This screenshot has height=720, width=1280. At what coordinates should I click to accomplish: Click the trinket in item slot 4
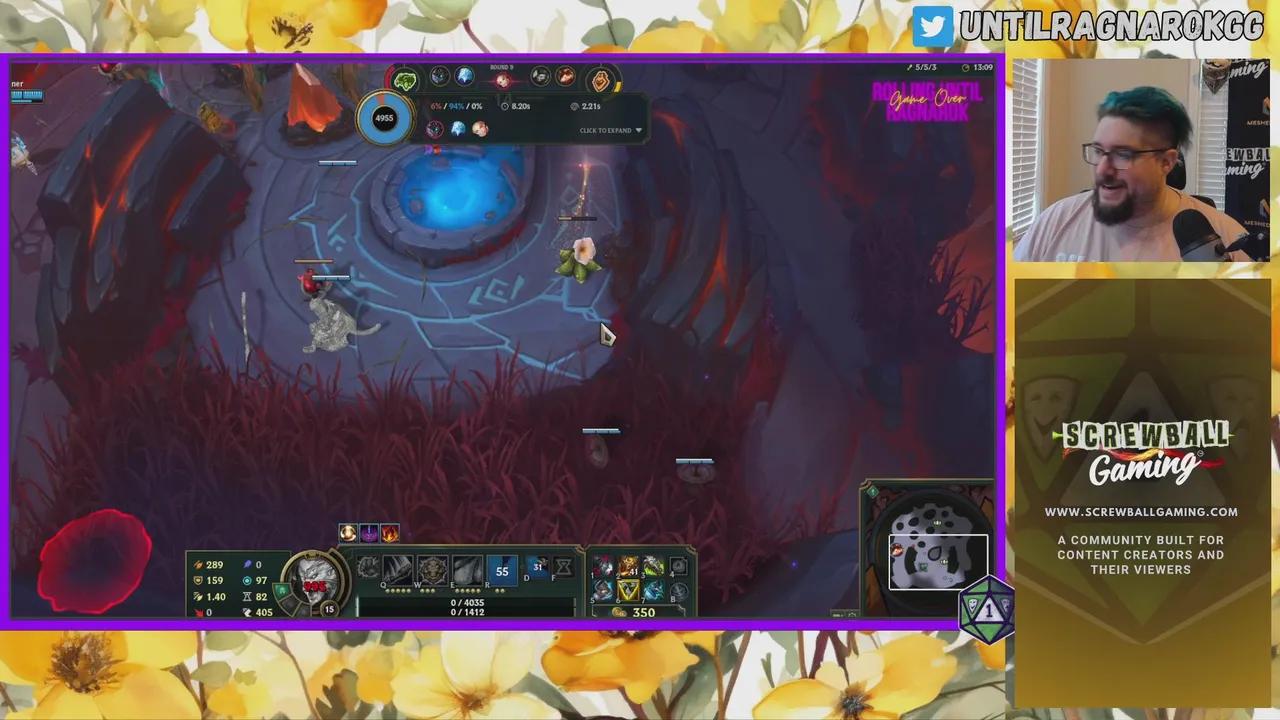677,565
